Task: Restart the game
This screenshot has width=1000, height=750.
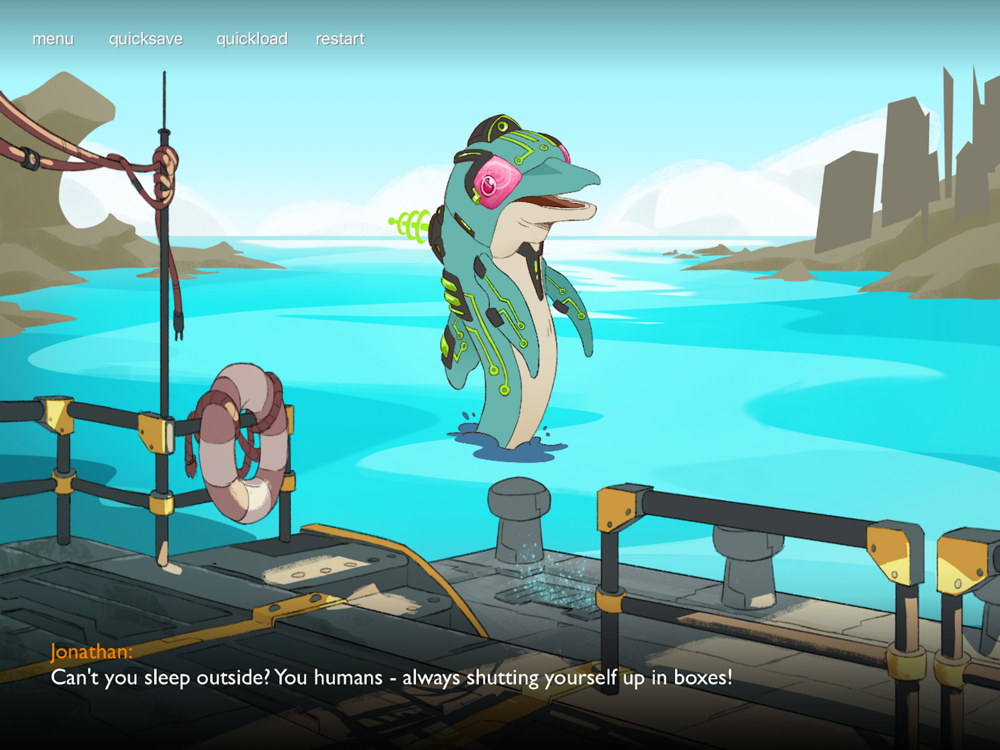Action: (x=340, y=39)
